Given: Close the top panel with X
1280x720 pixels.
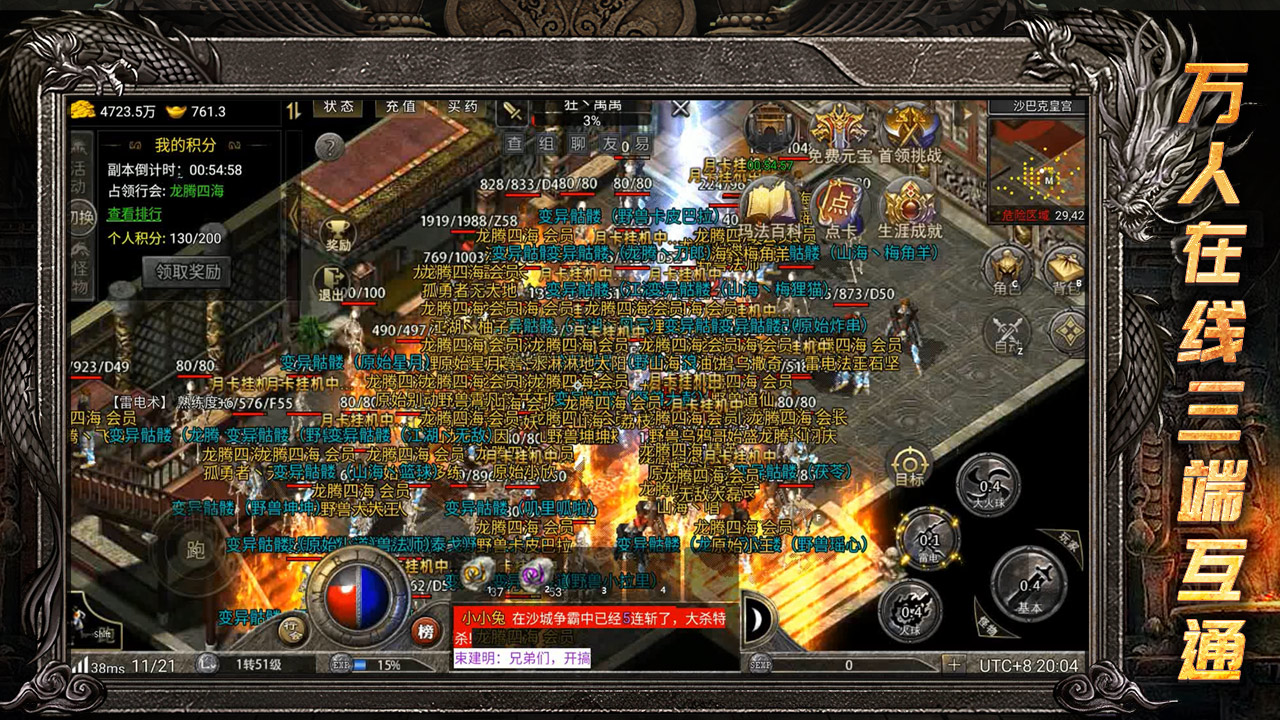Looking at the screenshot, I should click(681, 108).
